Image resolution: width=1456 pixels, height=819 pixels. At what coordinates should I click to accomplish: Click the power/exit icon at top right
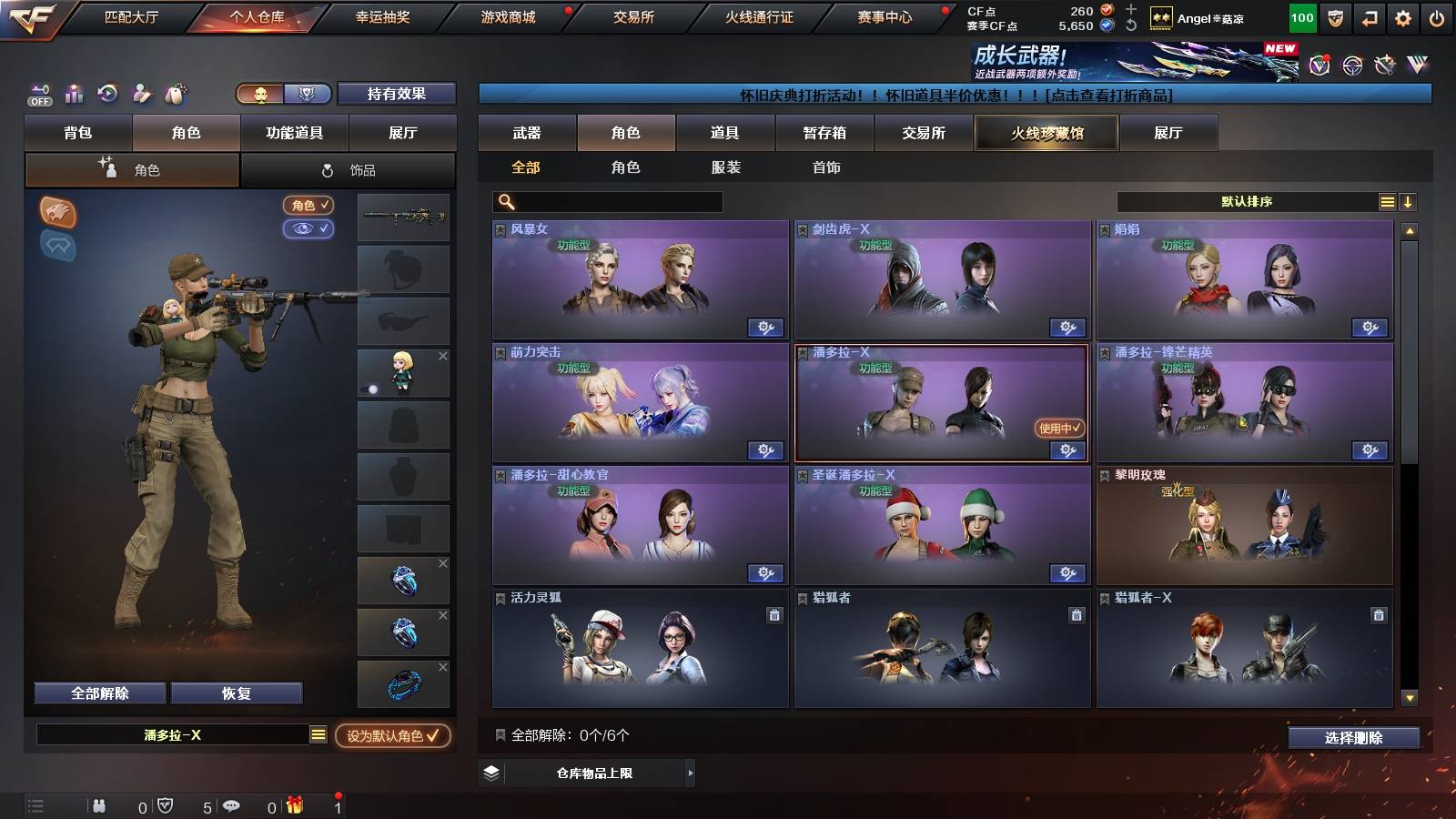click(1436, 16)
